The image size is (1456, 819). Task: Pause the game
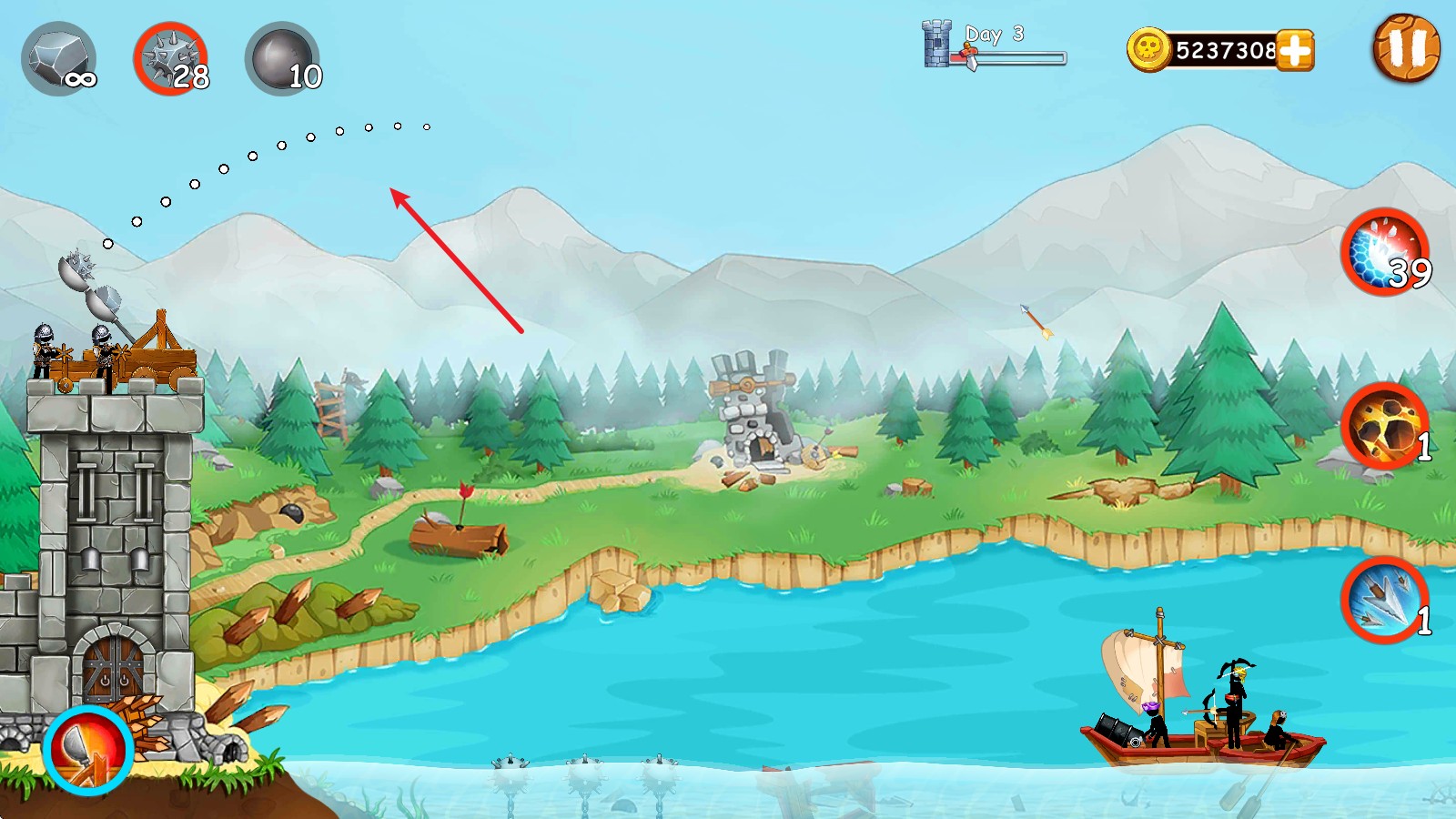[1406, 48]
